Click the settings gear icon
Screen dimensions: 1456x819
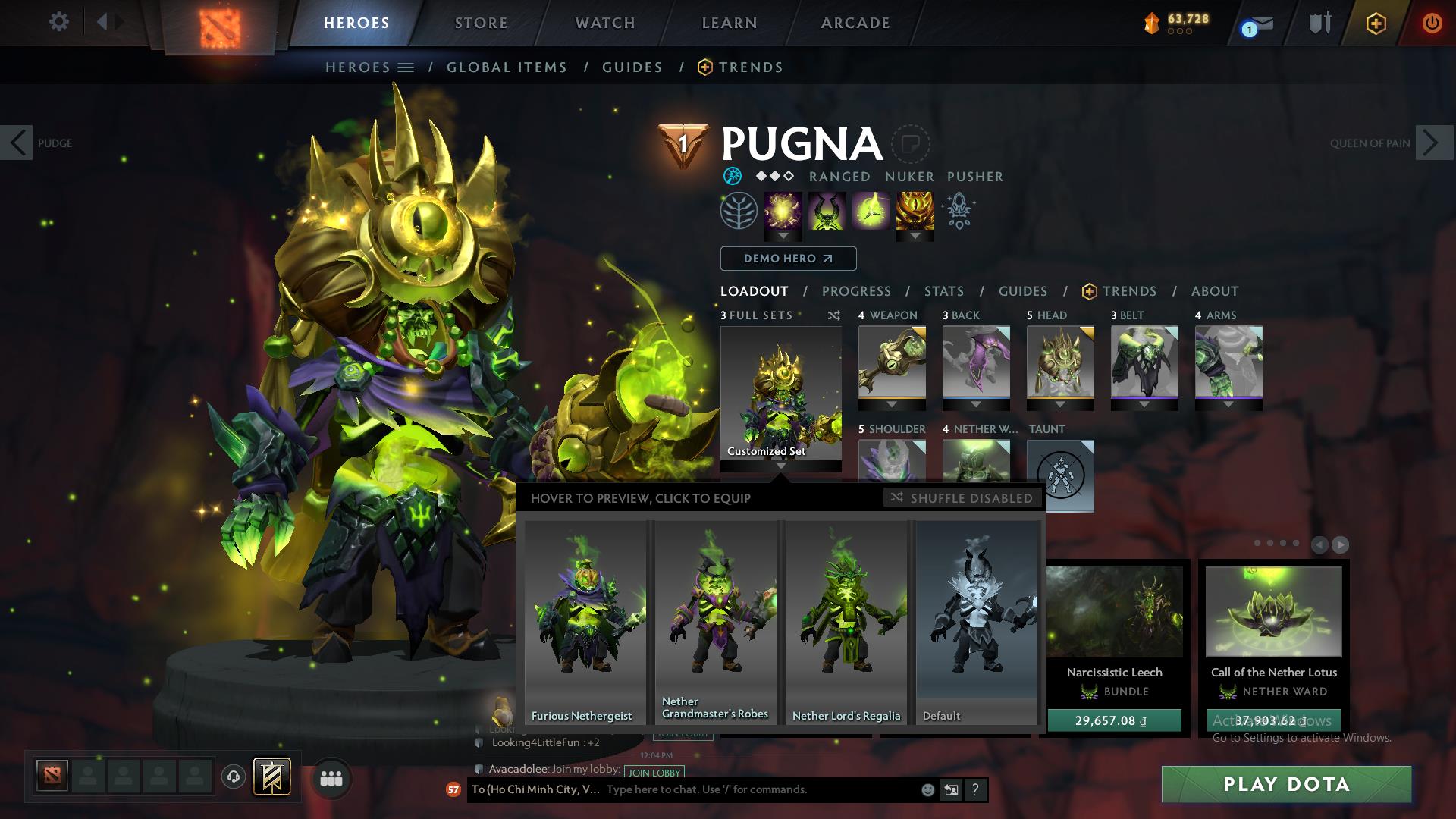[58, 22]
